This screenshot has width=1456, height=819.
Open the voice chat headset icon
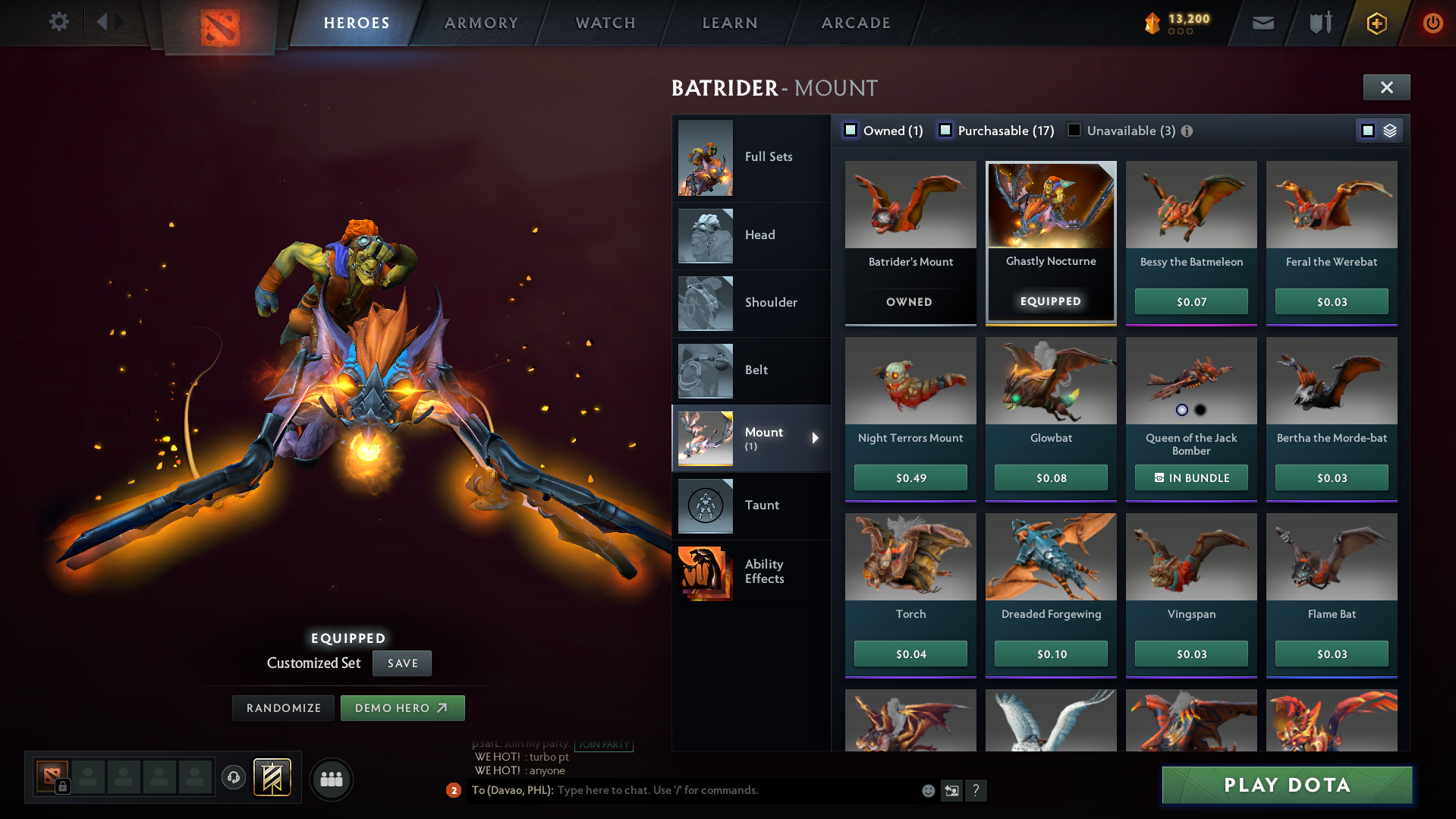(x=234, y=778)
